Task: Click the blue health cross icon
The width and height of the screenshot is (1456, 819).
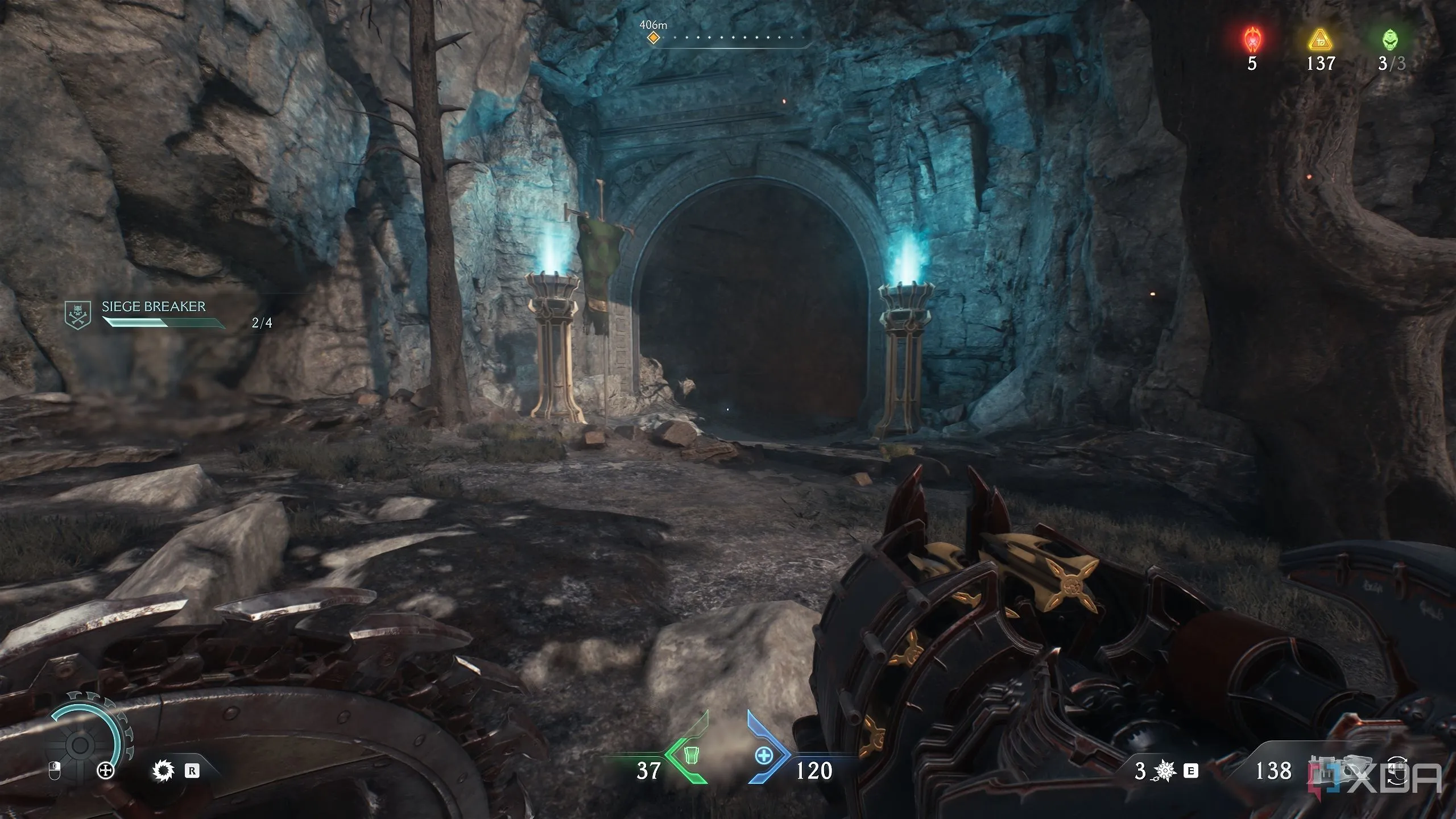Action: 763,756
